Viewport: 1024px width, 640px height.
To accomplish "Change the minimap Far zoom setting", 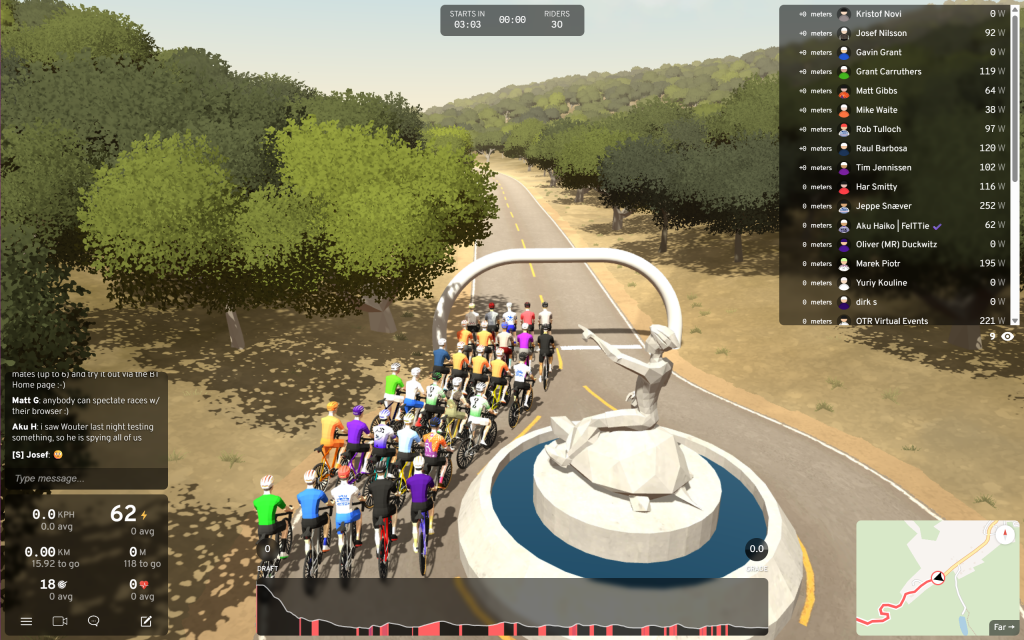I will pyautogui.click(x=1002, y=627).
